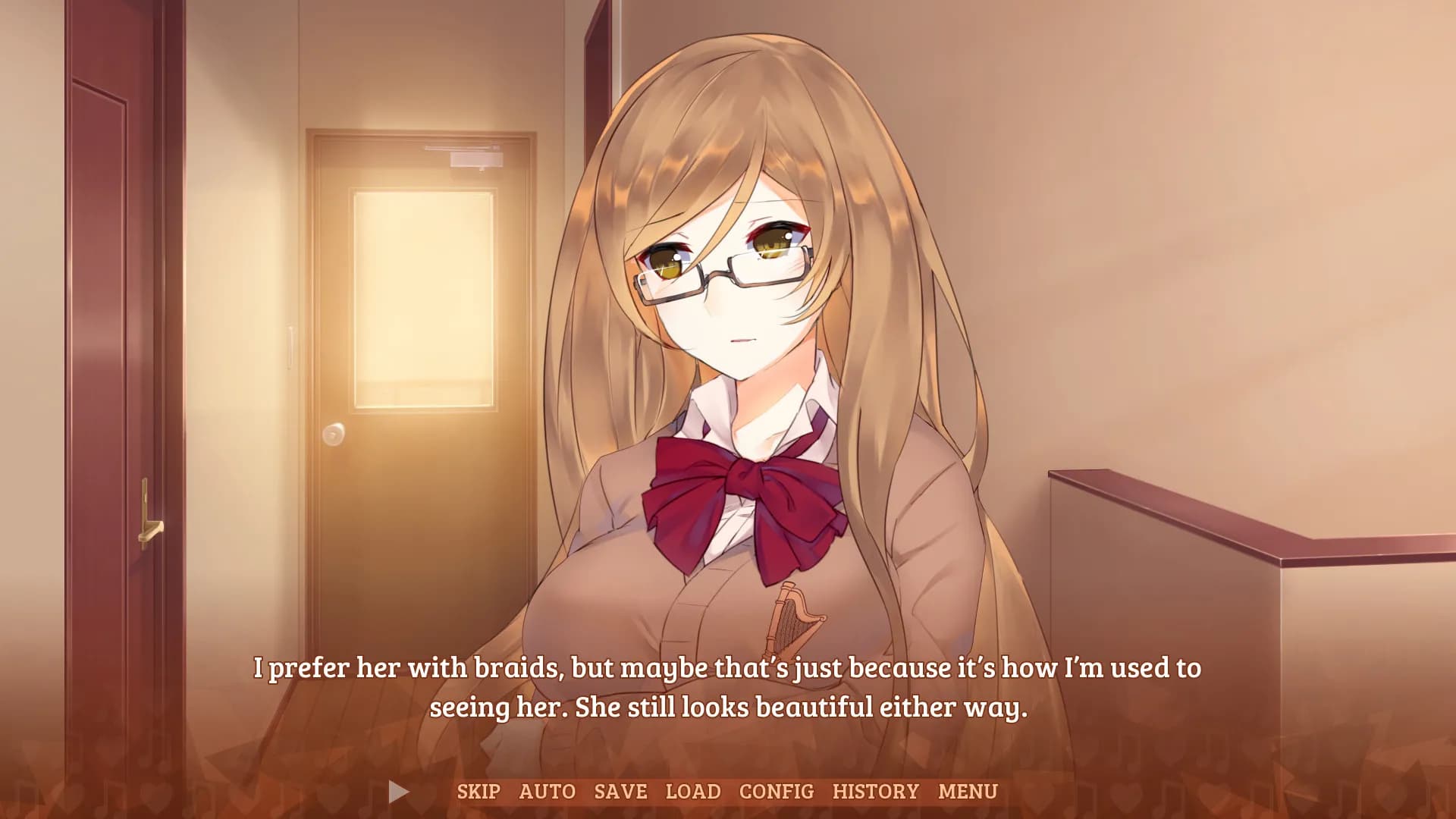Click the quick menu bar strip
This screenshot has width=1456, height=819.
point(728,791)
